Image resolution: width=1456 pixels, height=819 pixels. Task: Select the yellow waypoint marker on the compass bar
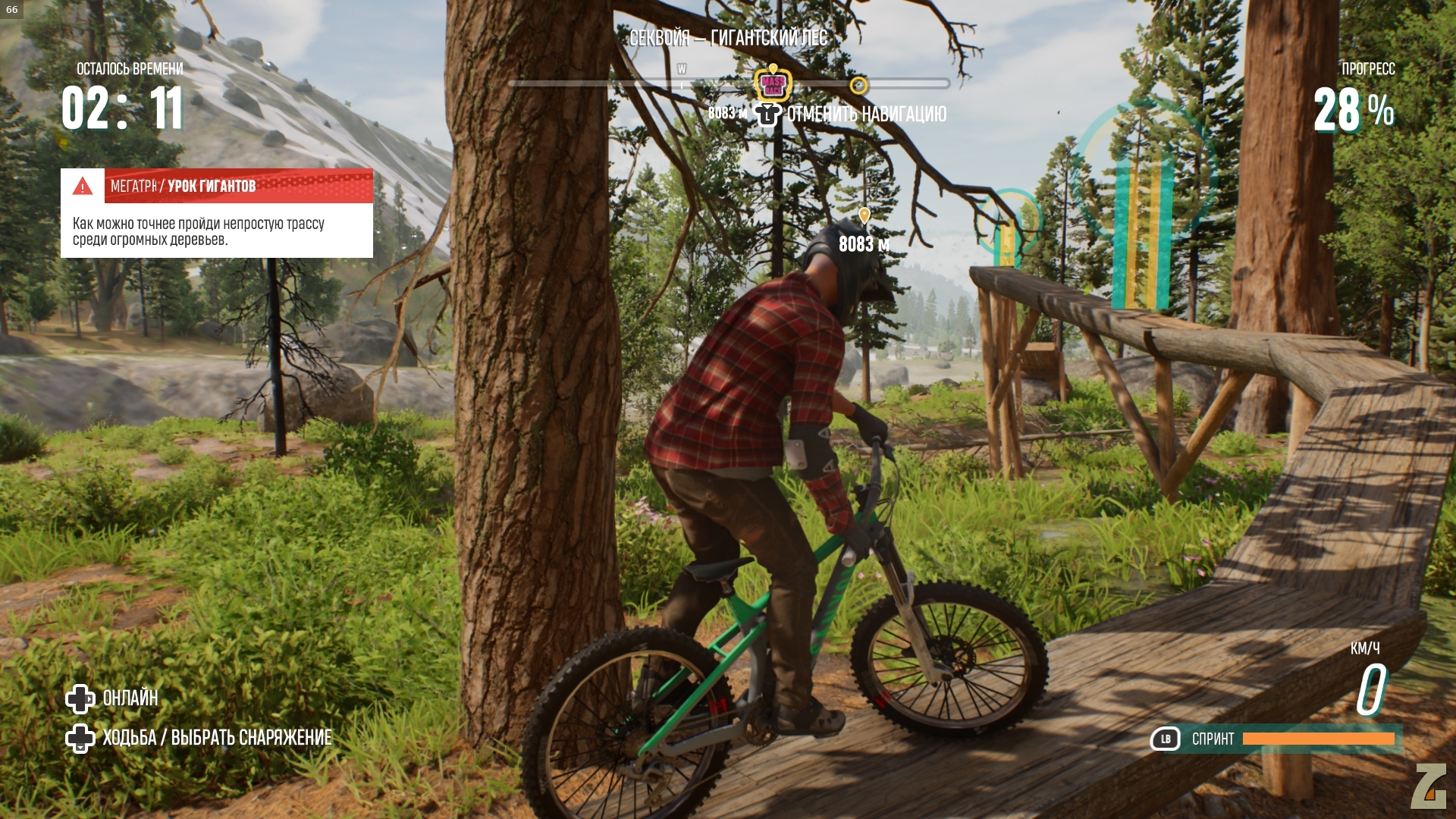click(858, 85)
